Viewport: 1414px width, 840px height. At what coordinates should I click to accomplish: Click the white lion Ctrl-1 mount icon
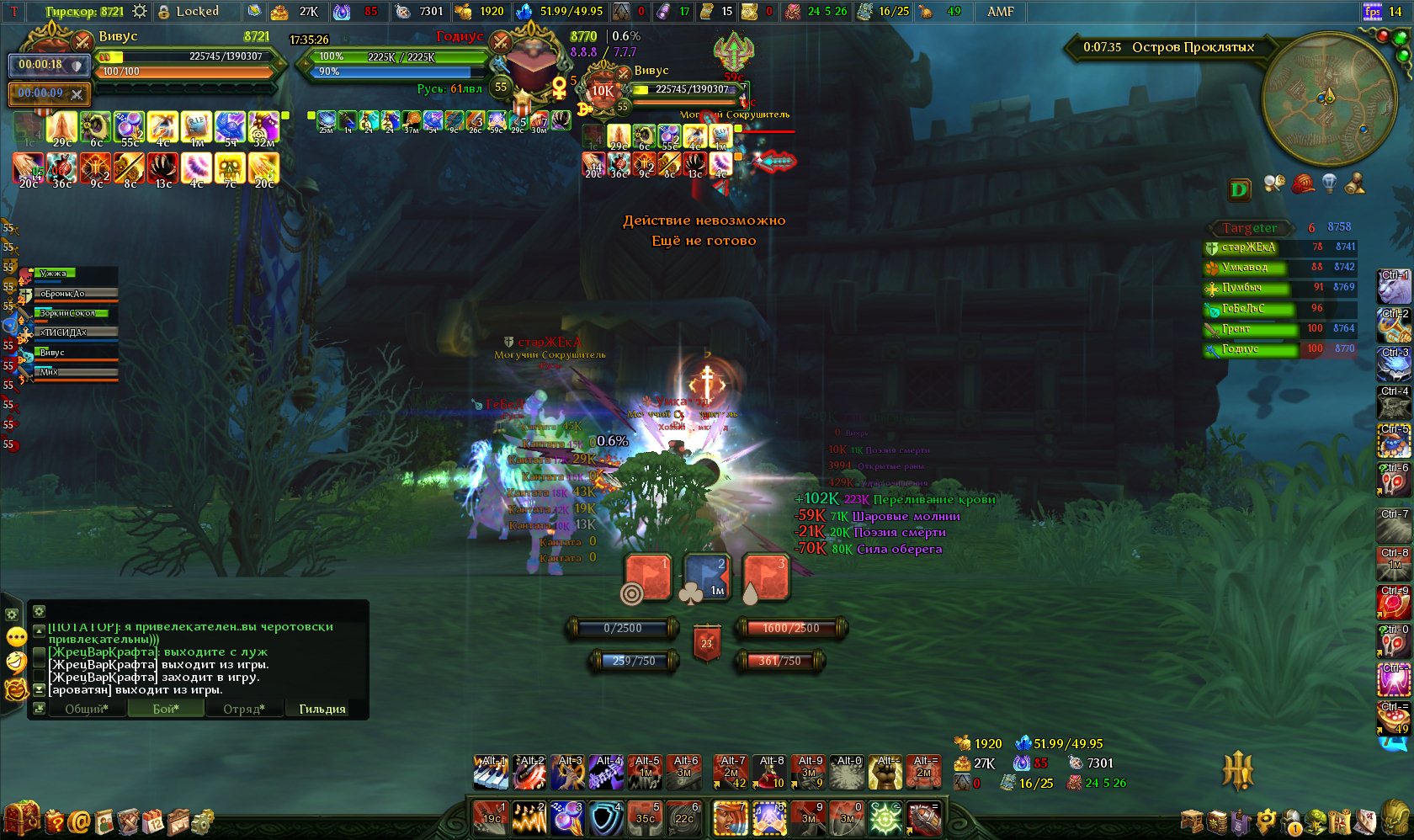[1393, 287]
